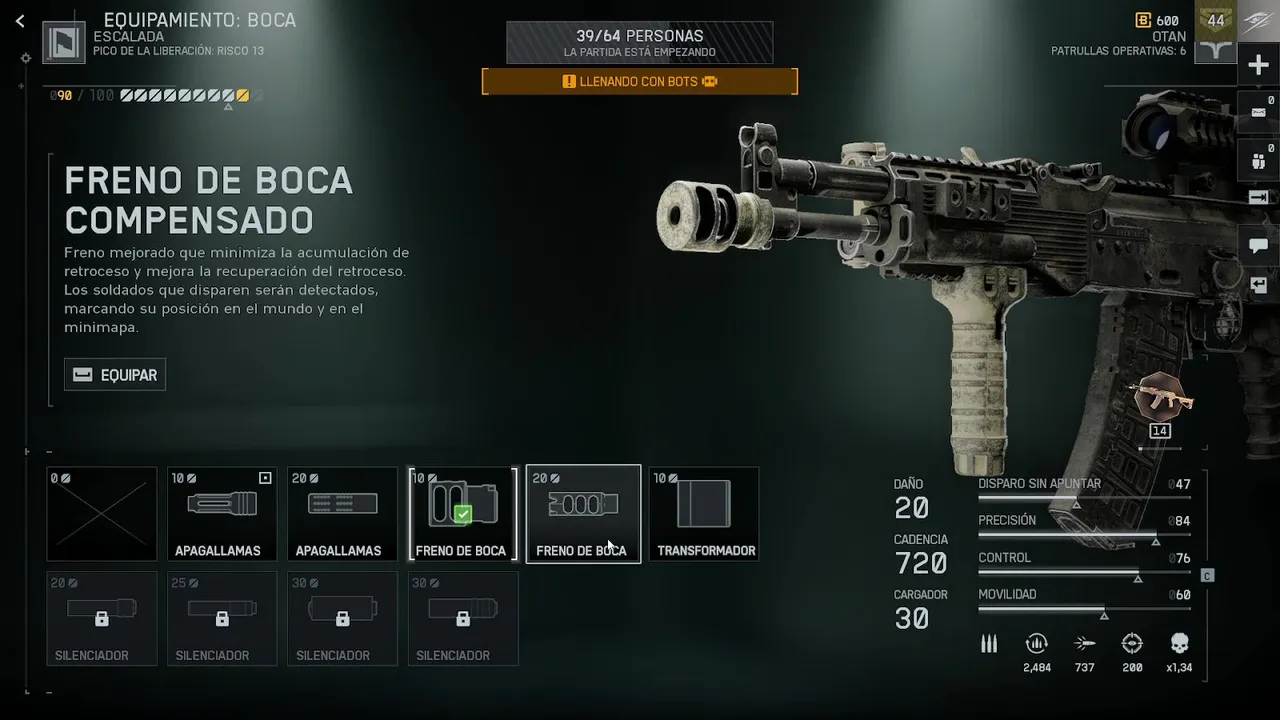Select the Transformador muzzle attachment
1280x720 pixels.
704,514
